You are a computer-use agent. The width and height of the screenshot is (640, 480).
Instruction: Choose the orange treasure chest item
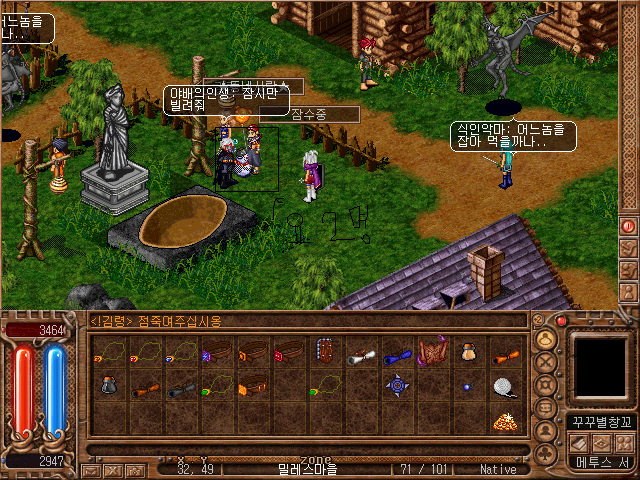point(252,386)
